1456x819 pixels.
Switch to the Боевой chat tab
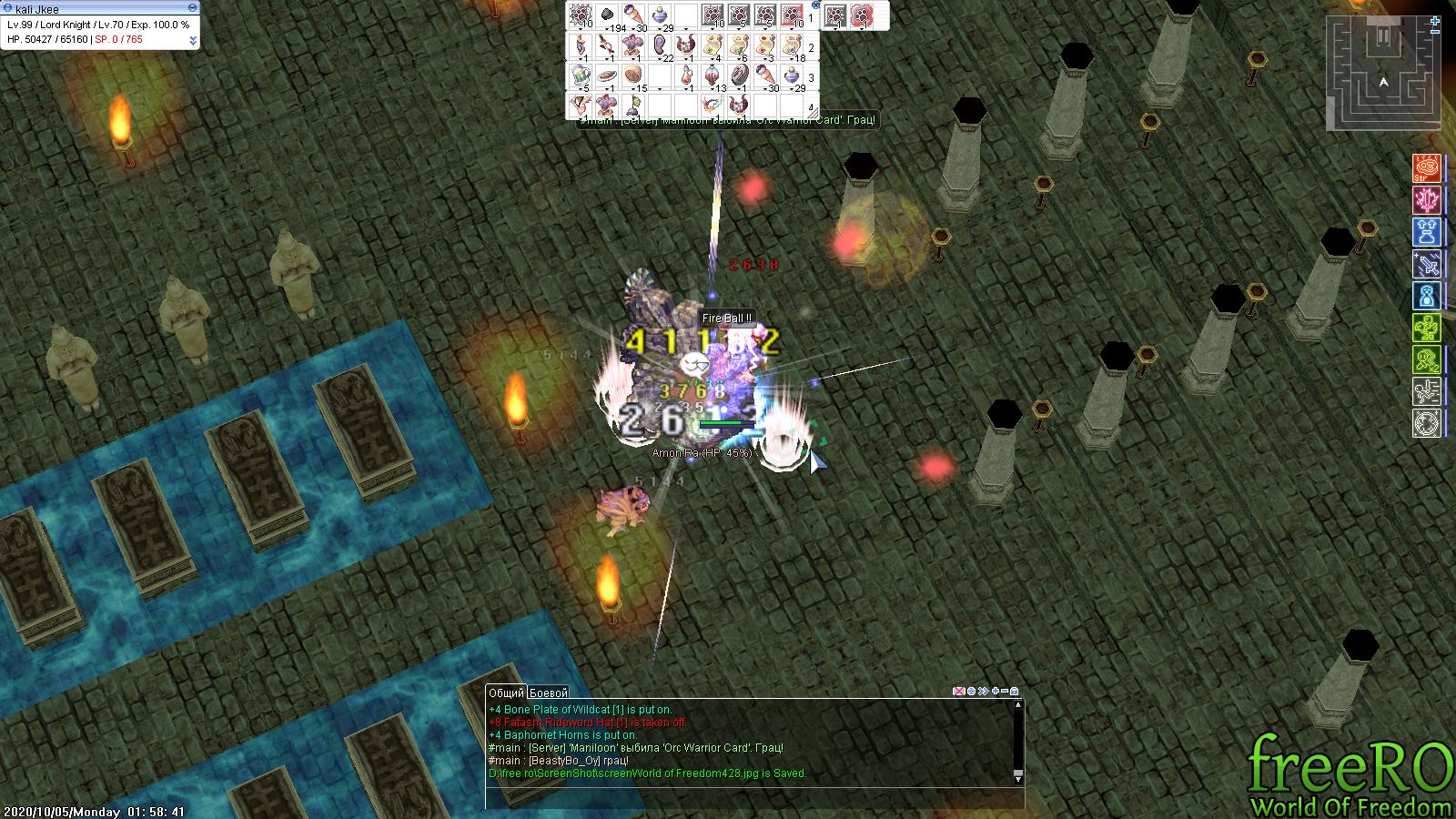548,693
